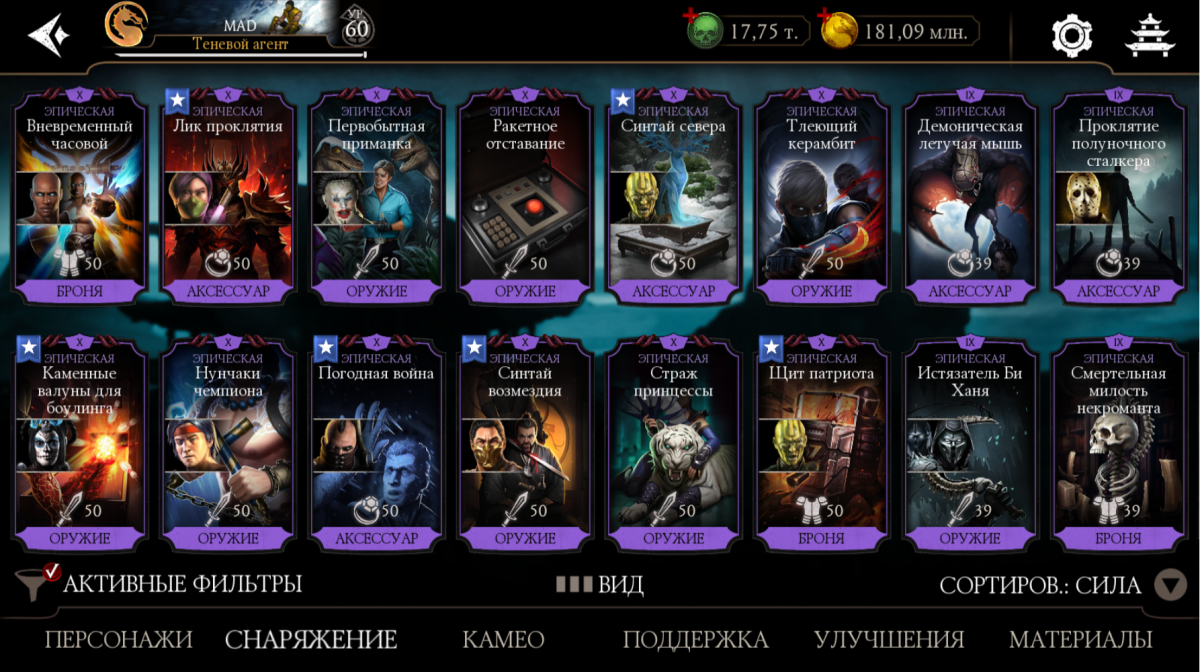Select the Щит патриота armor card
This screenshot has height=672, width=1200.
click(x=822, y=442)
